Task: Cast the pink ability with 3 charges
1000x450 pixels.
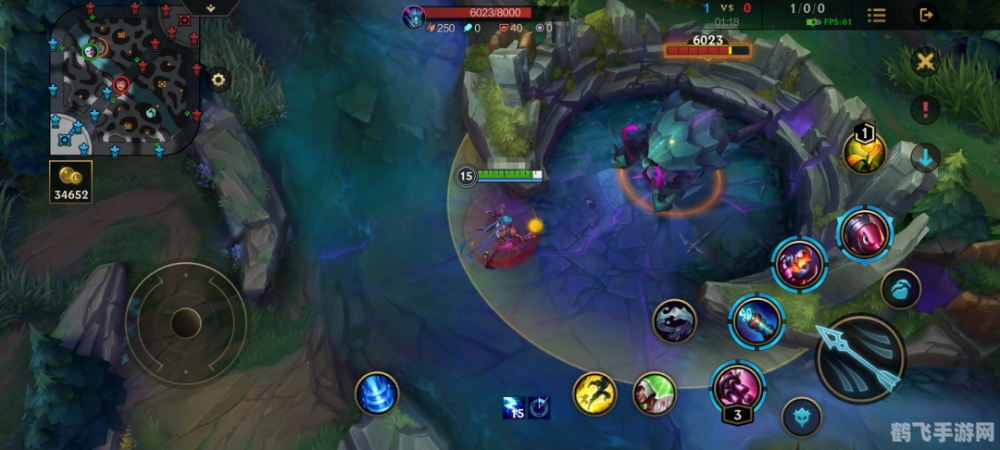Action: (737, 387)
